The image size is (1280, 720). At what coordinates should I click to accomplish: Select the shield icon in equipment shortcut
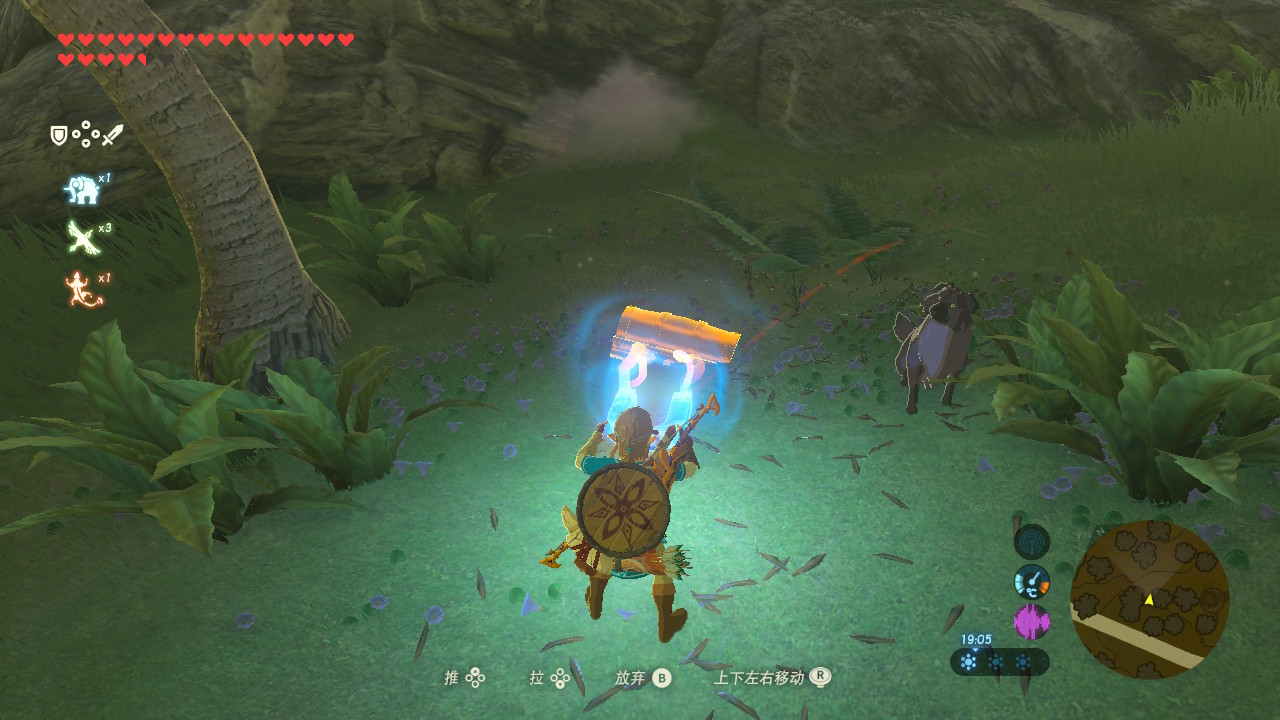[60, 135]
